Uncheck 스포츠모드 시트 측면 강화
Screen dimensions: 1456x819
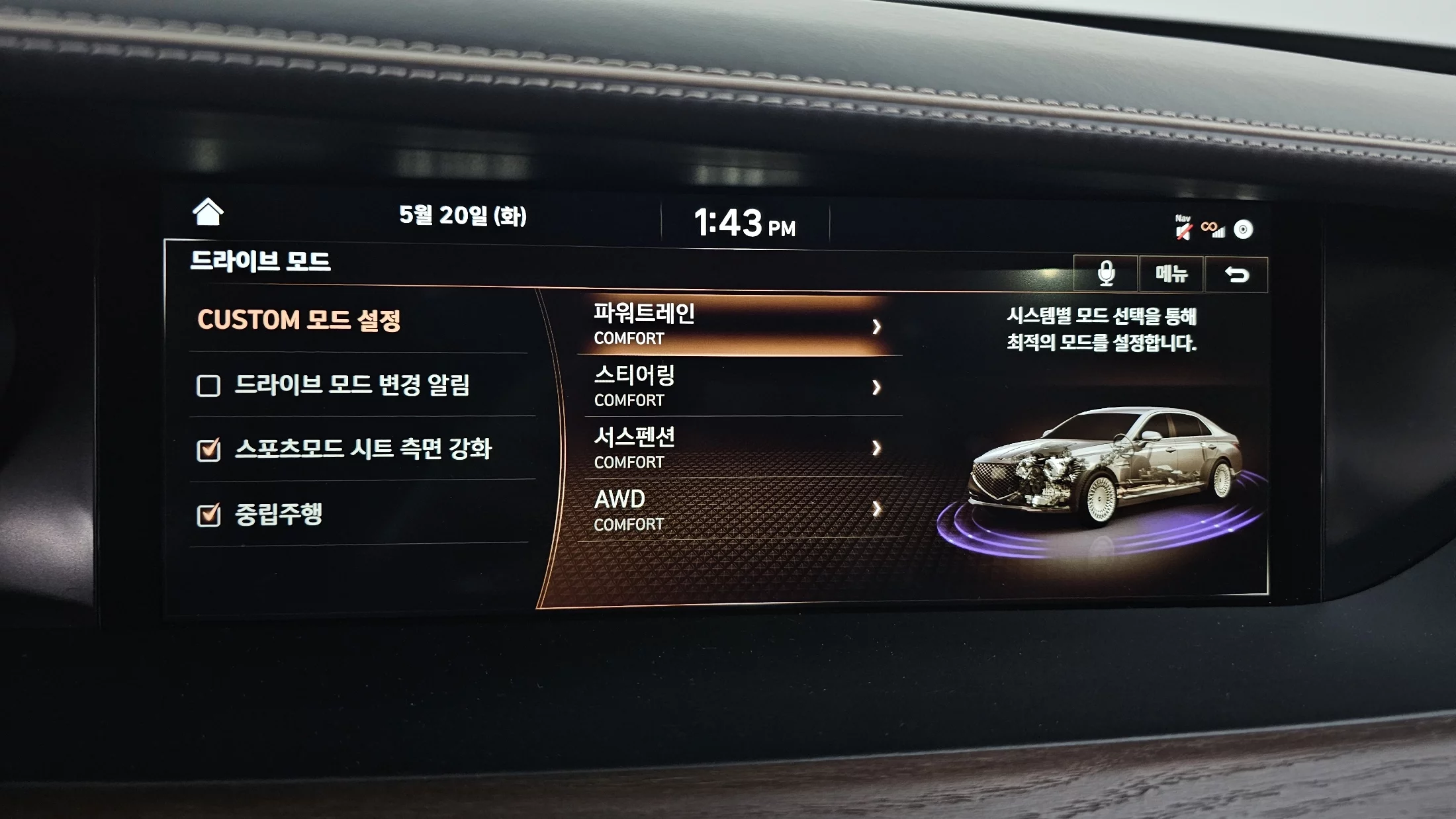(208, 450)
